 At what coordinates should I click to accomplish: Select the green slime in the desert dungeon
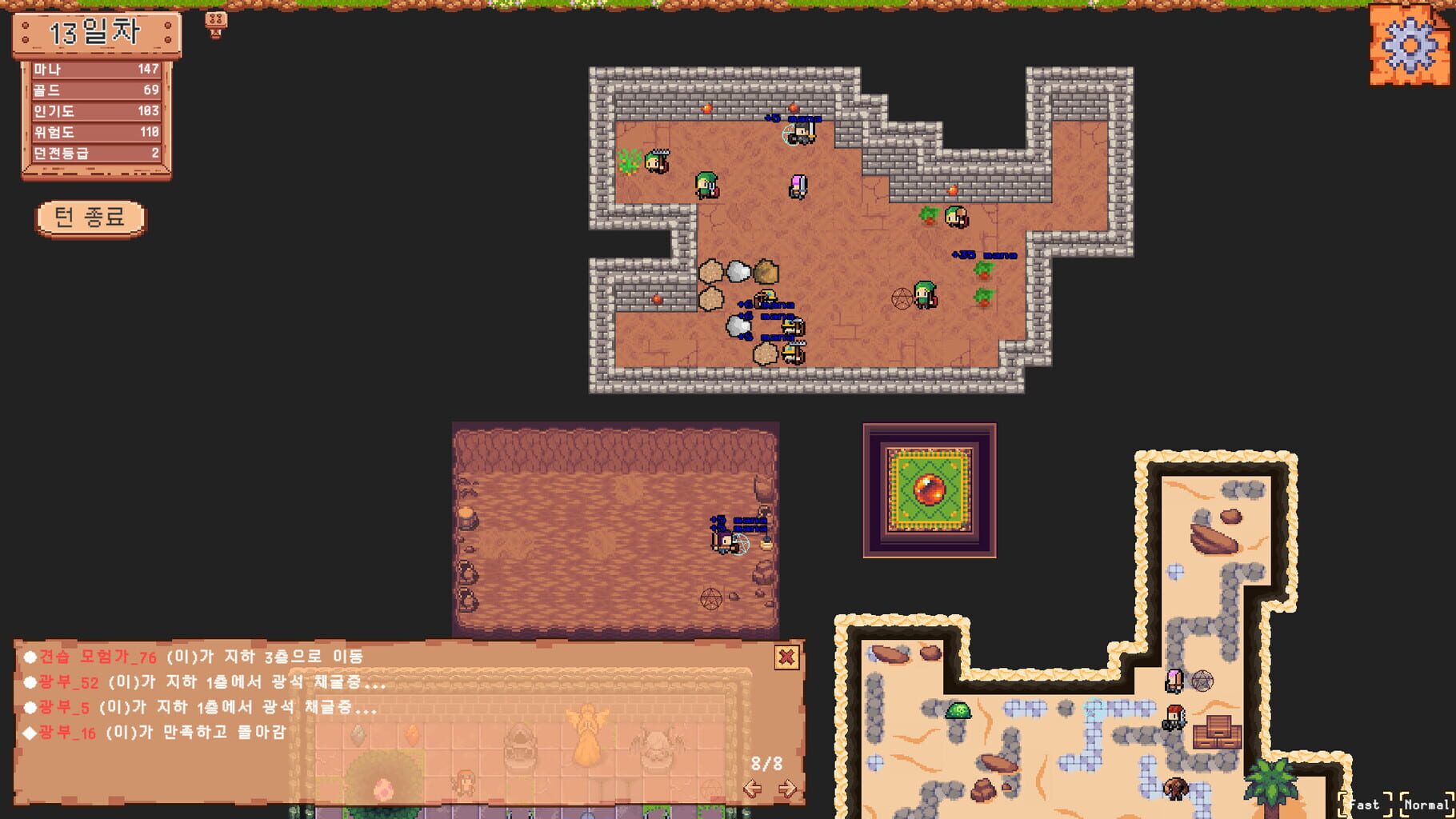click(960, 709)
